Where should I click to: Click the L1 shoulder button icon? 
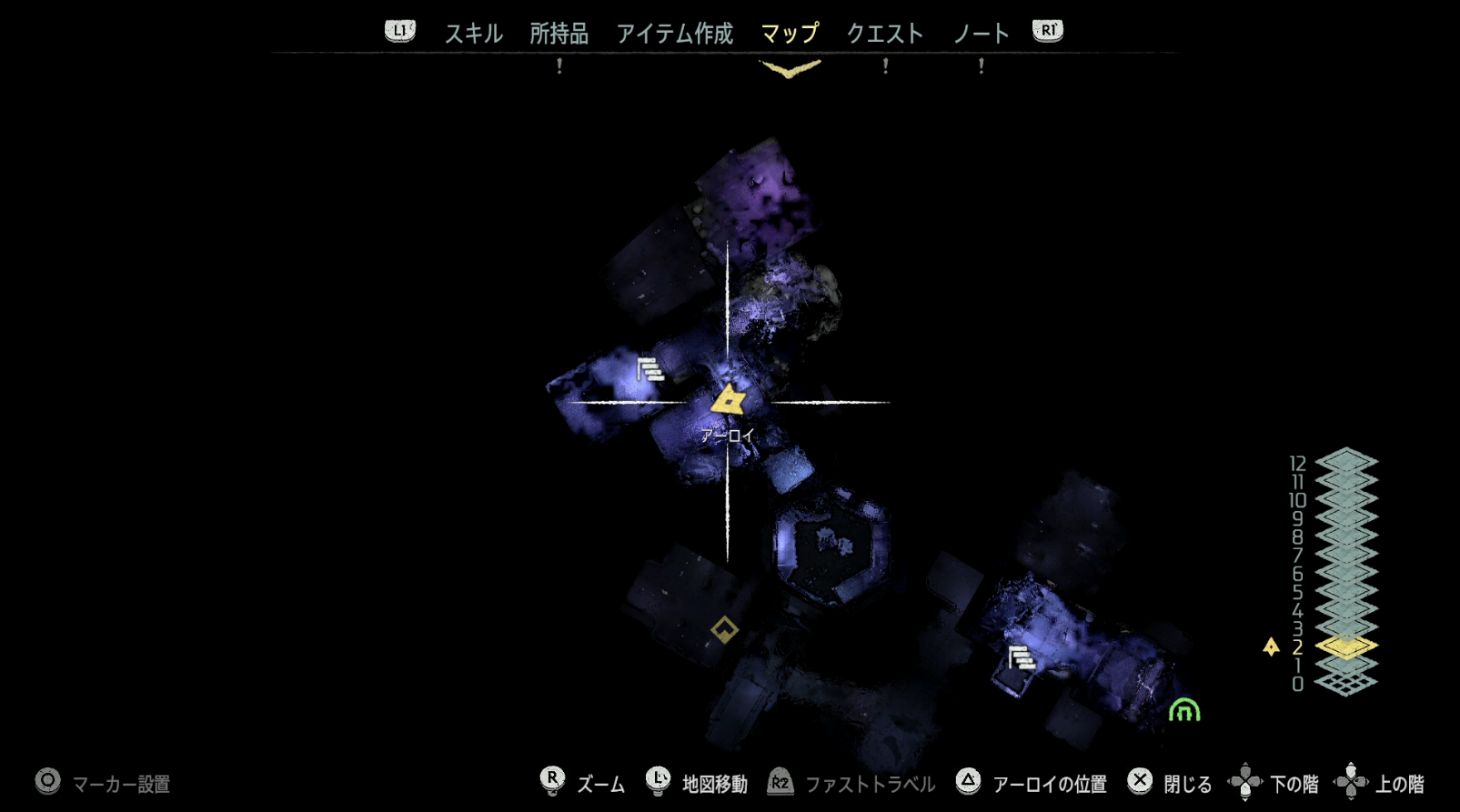(398, 28)
